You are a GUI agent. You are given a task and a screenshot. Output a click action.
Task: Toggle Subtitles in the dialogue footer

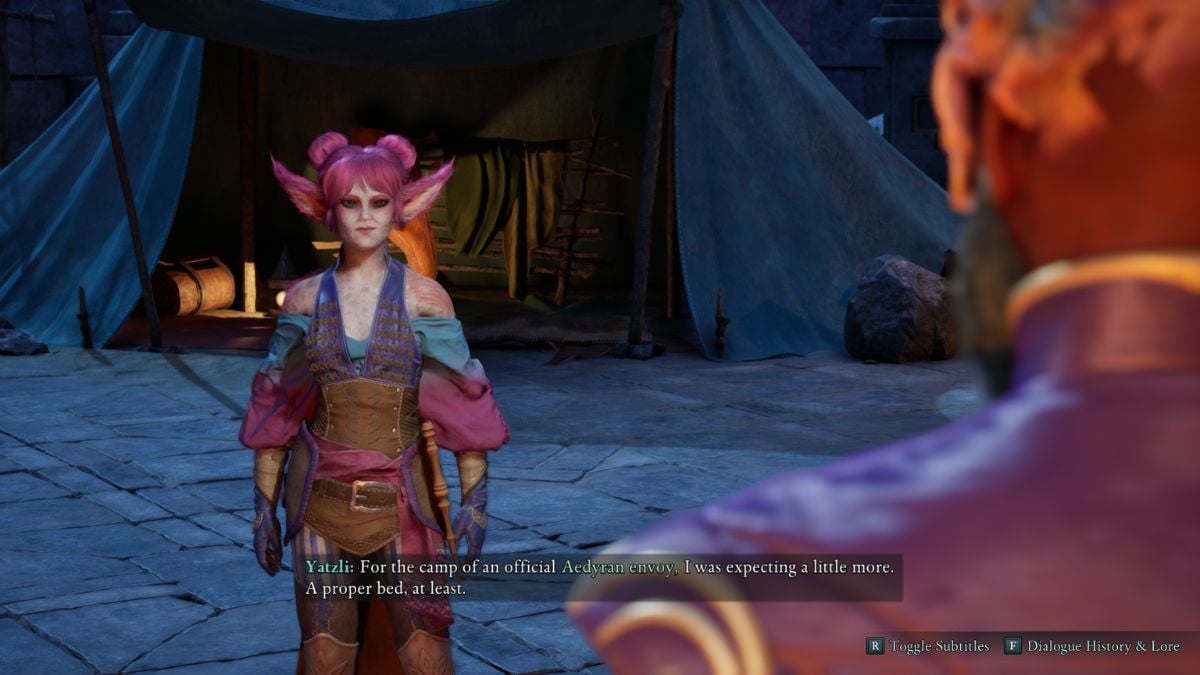(x=928, y=646)
